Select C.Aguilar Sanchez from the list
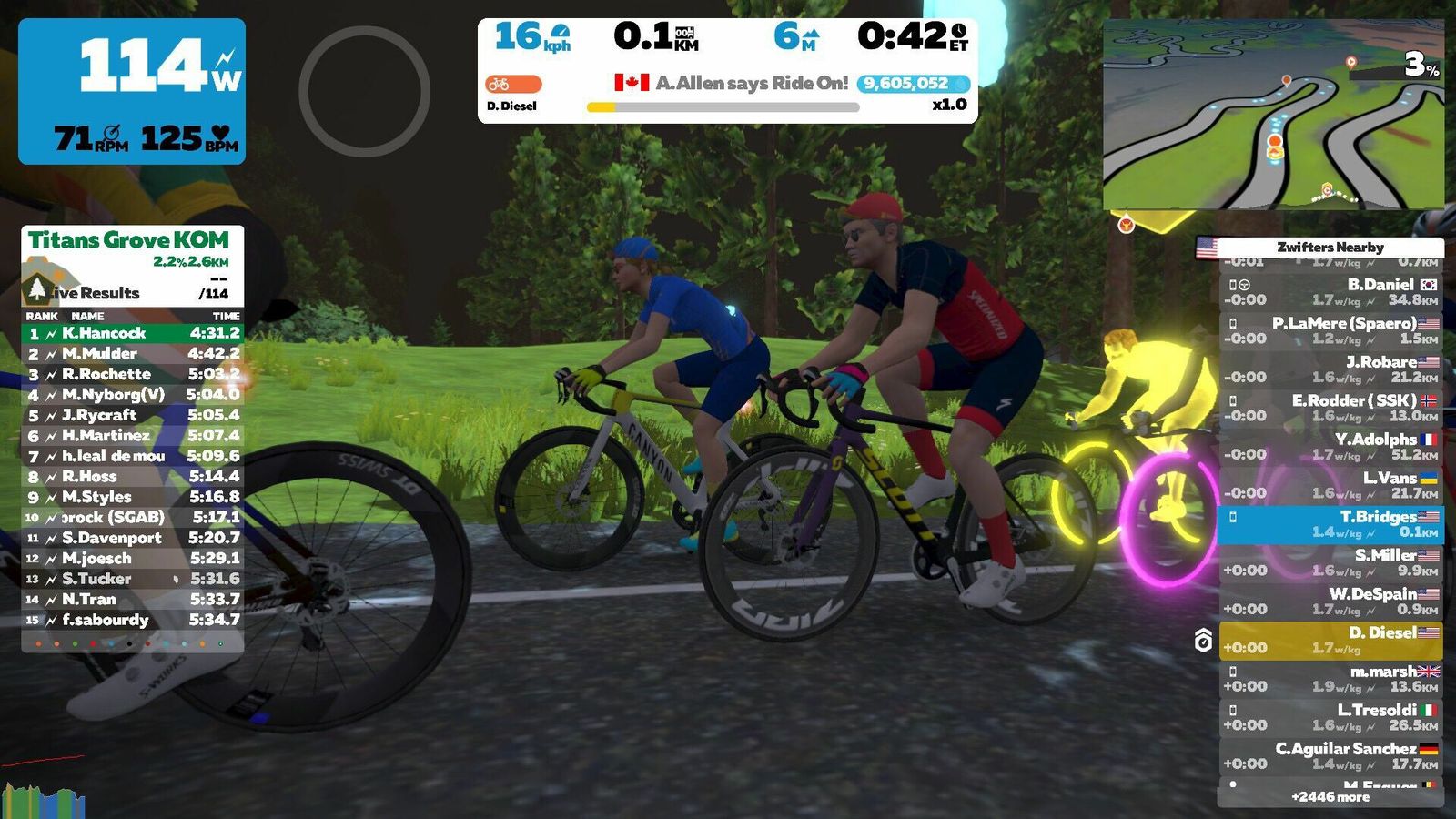The image size is (1456, 819). [1330, 756]
